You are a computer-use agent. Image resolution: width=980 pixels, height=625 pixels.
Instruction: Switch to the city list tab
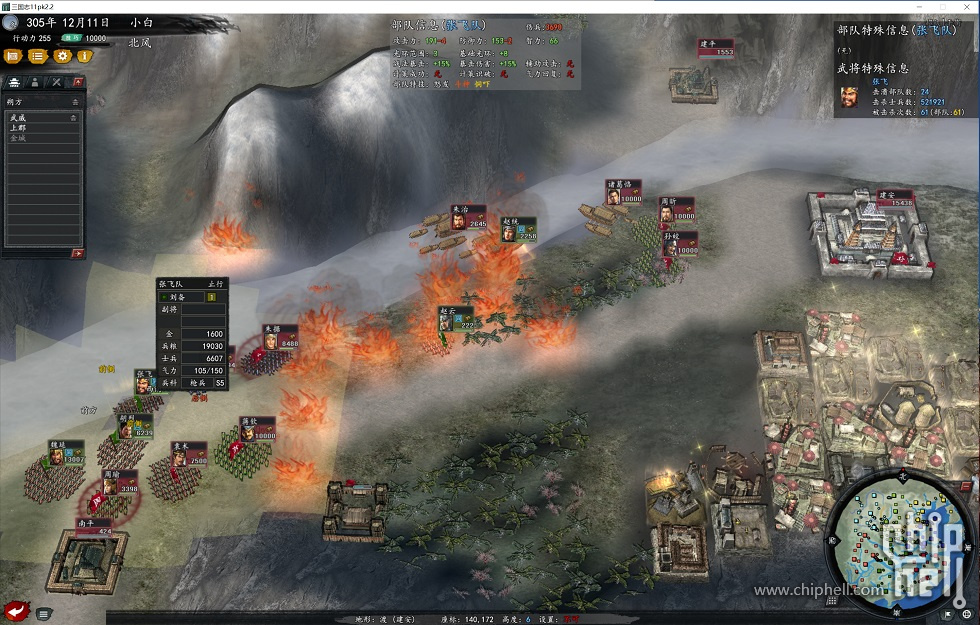pyautogui.click(x=15, y=82)
